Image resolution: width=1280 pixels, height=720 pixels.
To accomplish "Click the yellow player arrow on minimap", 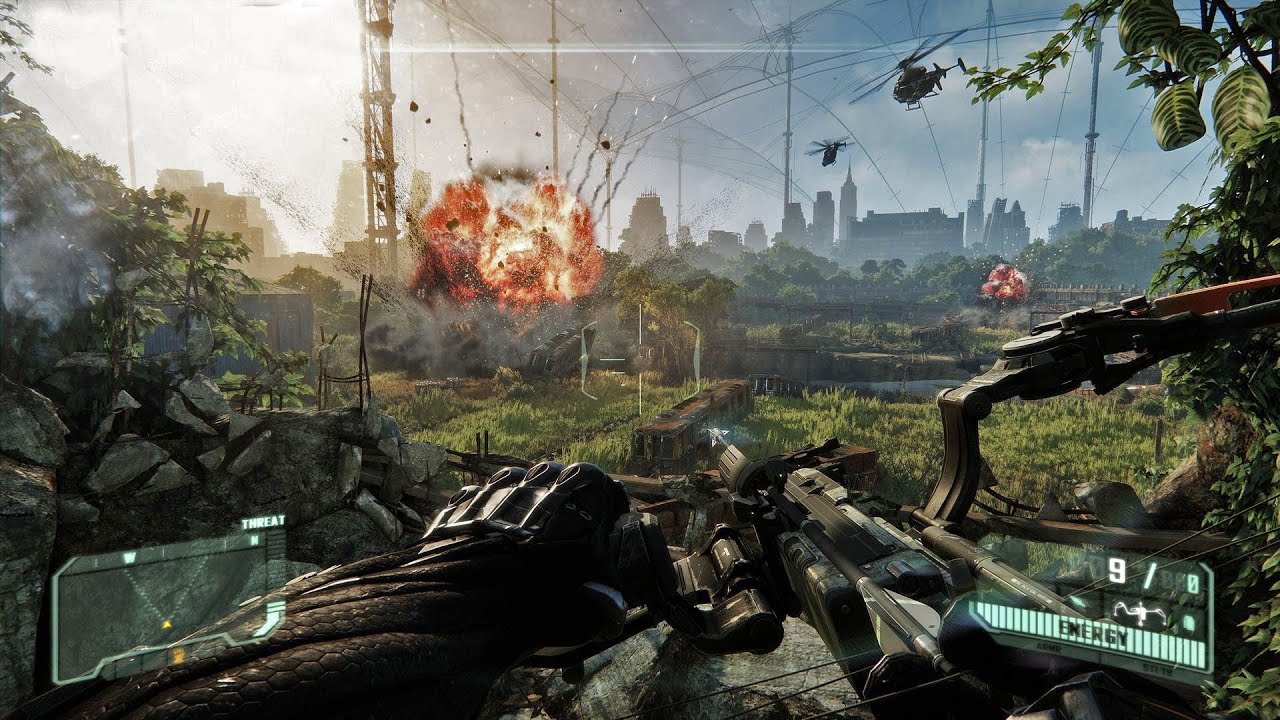I will click(x=167, y=625).
